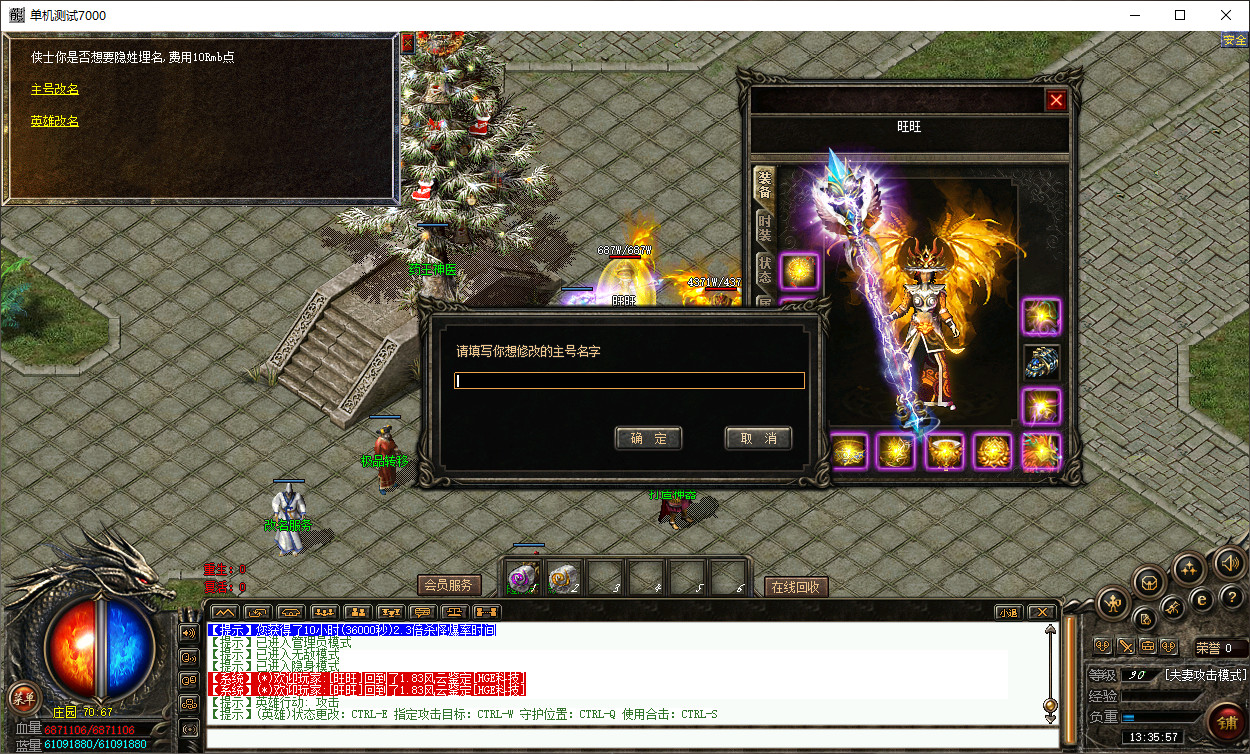The width and height of the screenshot is (1250, 754).
Task: Select the blue armored gauntlet equipment slot
Action: tap(1041, 362)
